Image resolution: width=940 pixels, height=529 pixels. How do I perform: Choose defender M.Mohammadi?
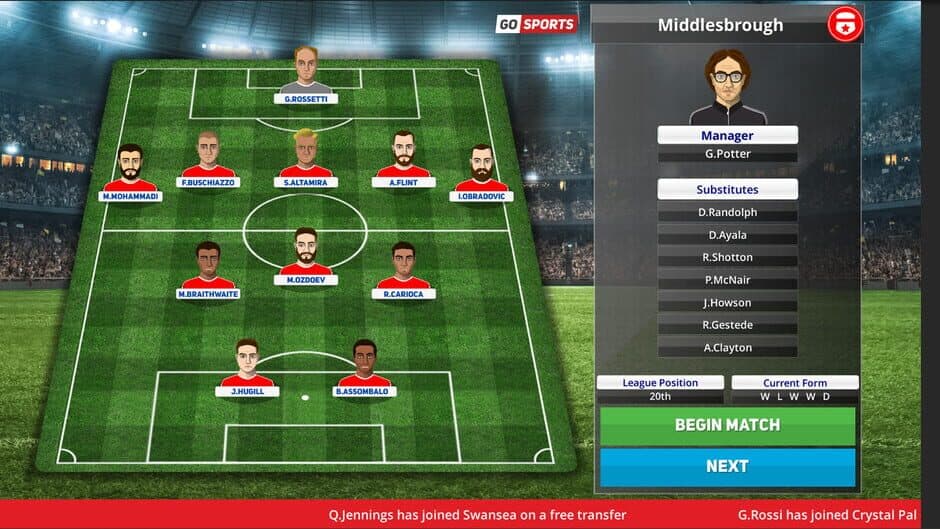click(x=130, y=170)
